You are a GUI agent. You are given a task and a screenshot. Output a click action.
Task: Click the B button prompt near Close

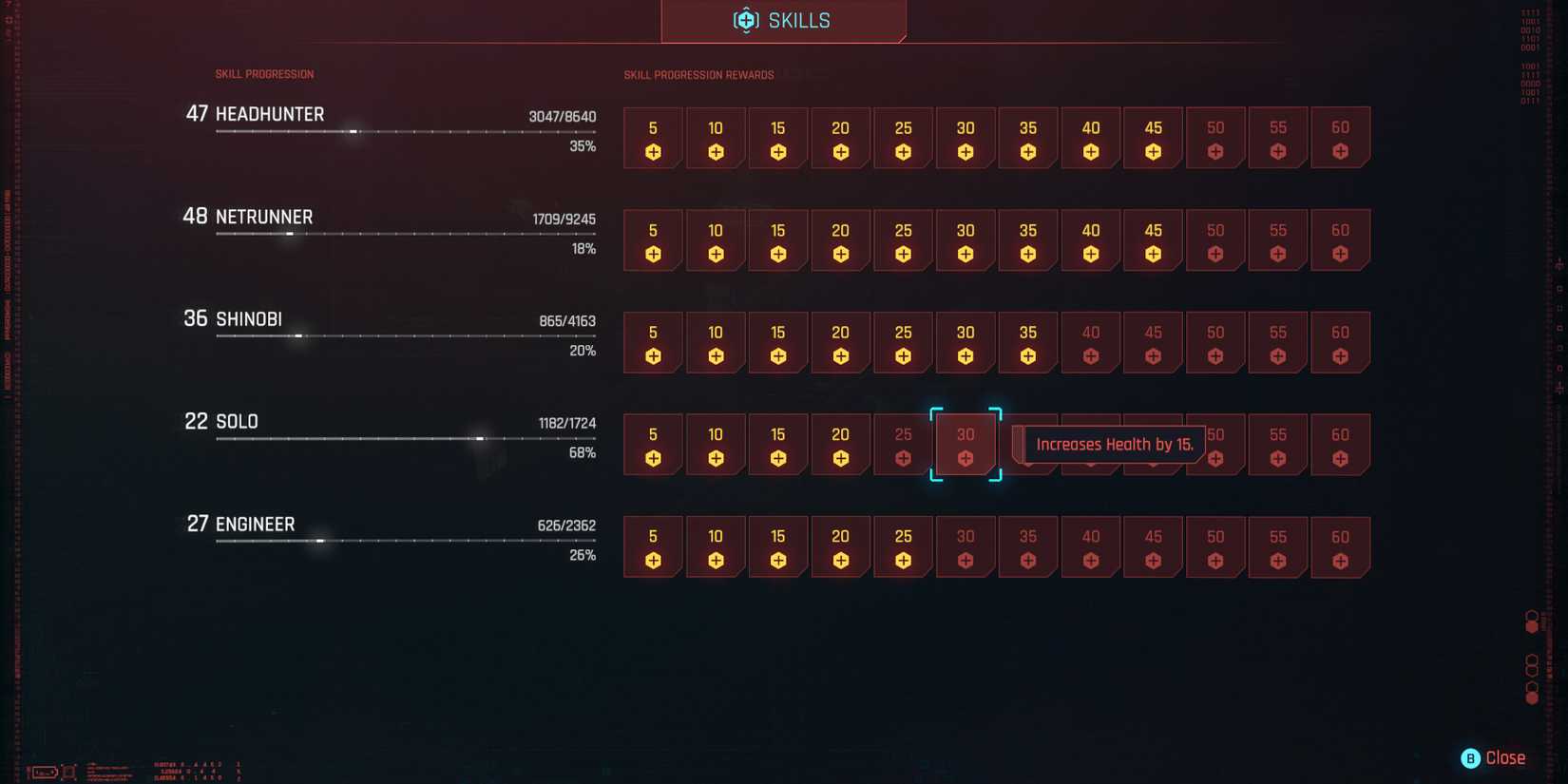pyautogui.click(x=1469, y=757)
